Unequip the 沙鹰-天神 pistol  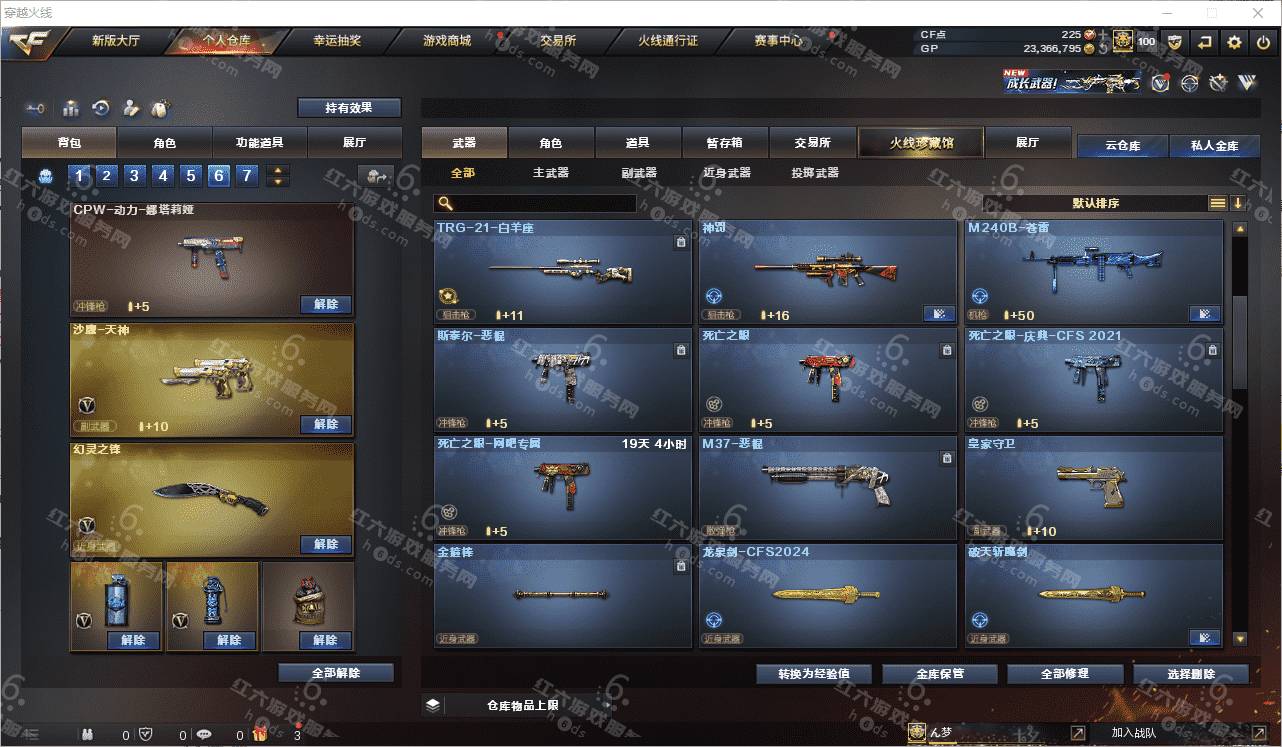click(326, 424)
